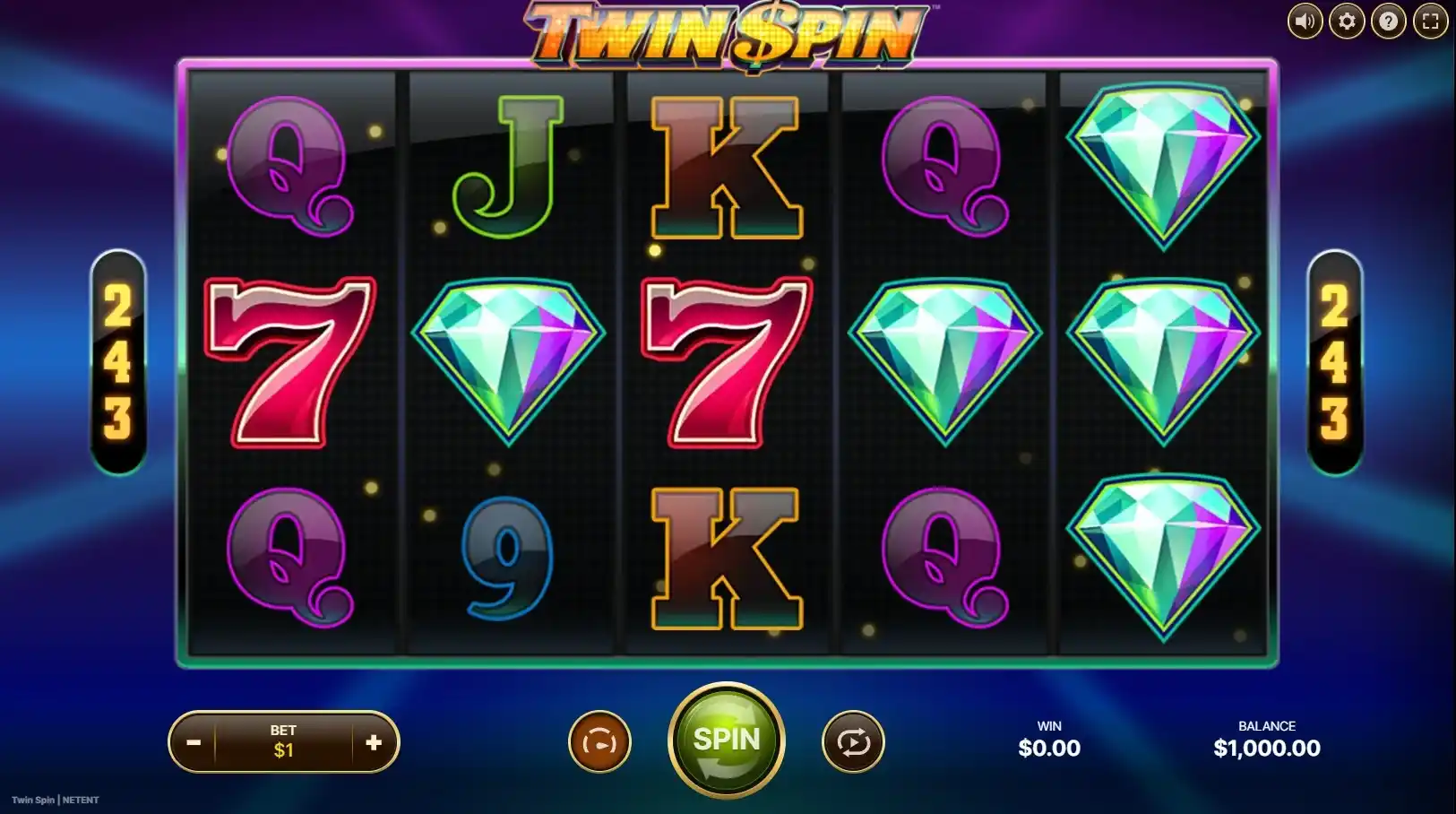This screenshot has height=814, width=1456.
Task: Open the autoplay spin options
Action: pos(853,742)
